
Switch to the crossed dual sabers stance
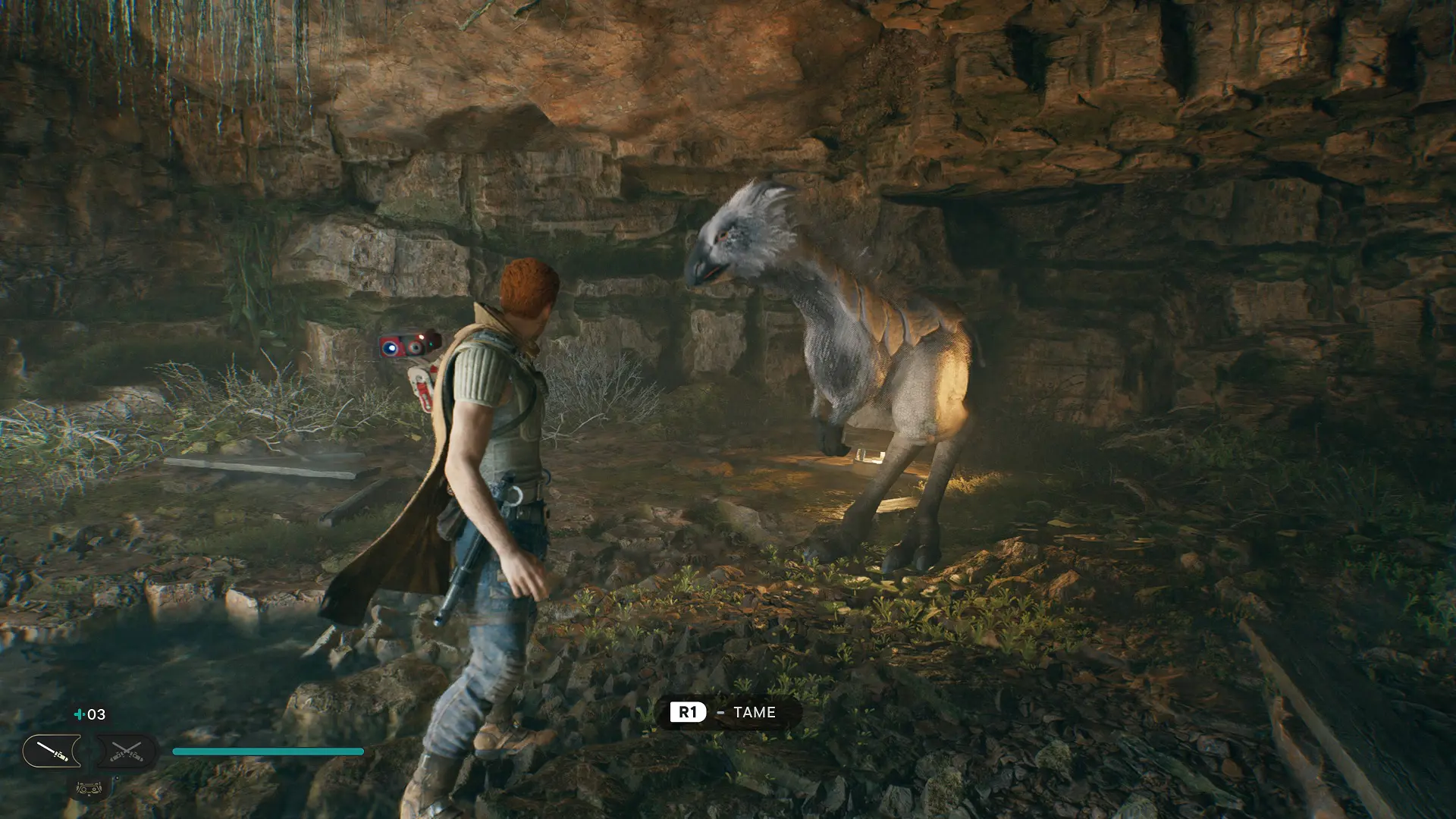pyautogui.click(x=126, y=752)
